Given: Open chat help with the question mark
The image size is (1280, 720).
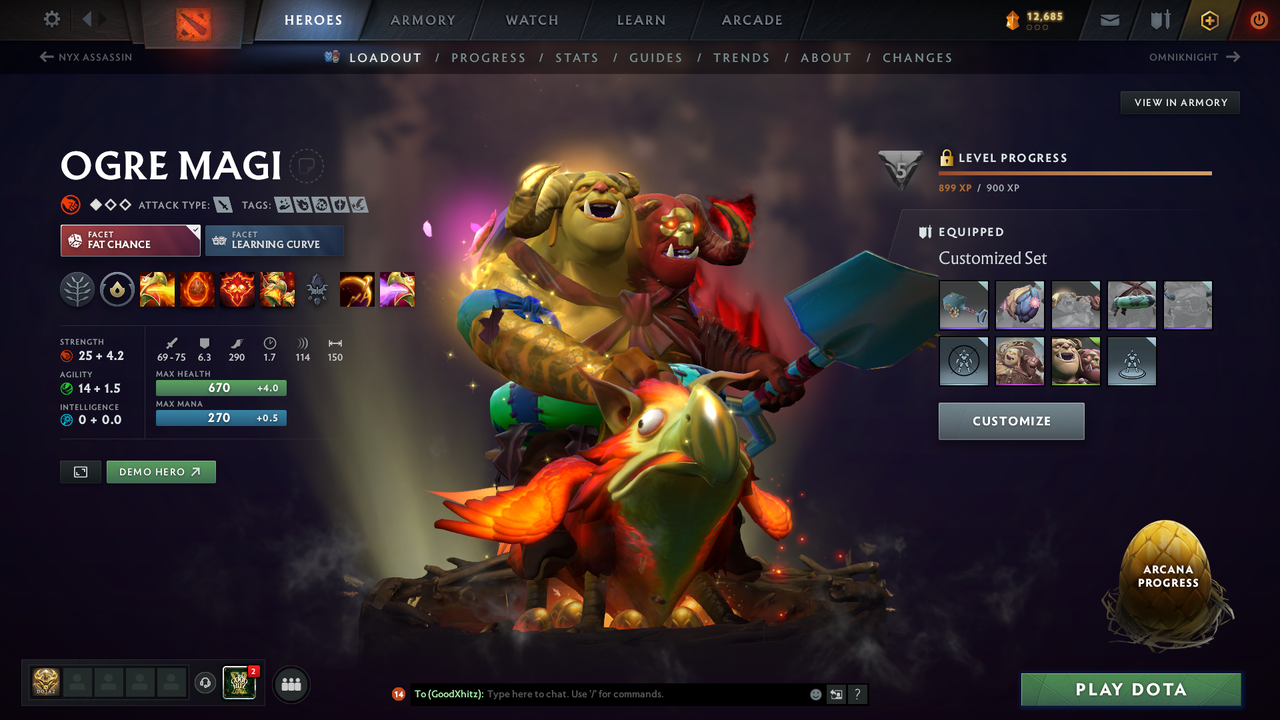Looking at the screenshot, I should 857,693.
